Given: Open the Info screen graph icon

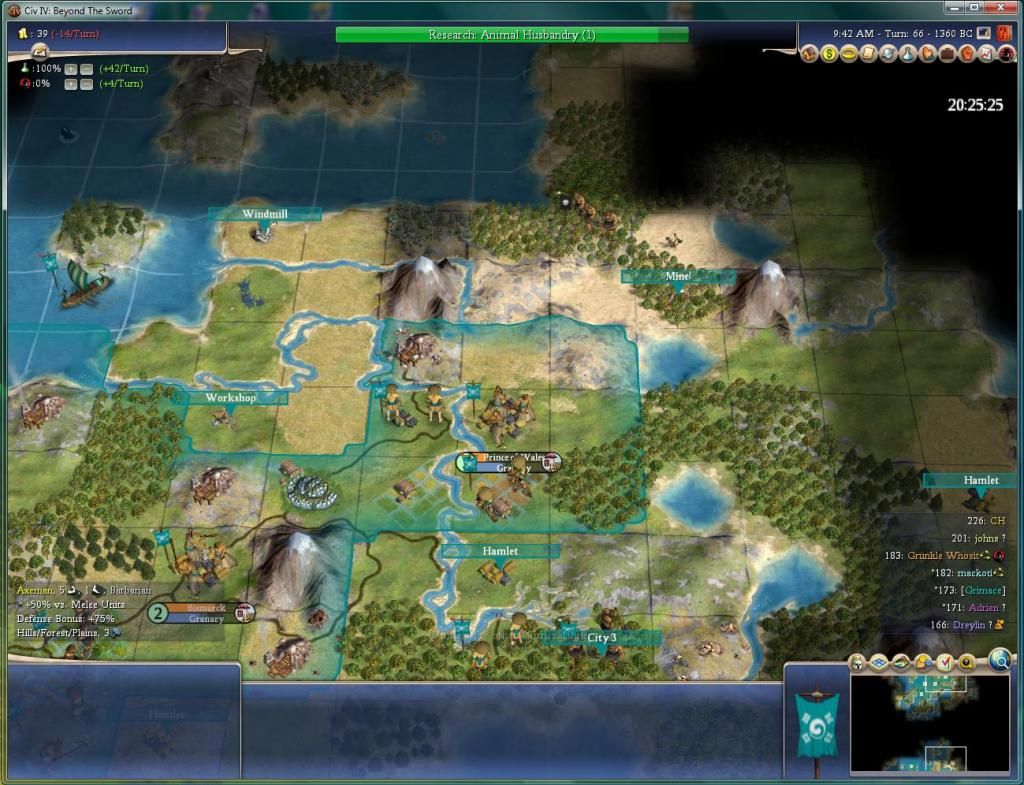Looking at the screenshot, I should click(984, 54).
